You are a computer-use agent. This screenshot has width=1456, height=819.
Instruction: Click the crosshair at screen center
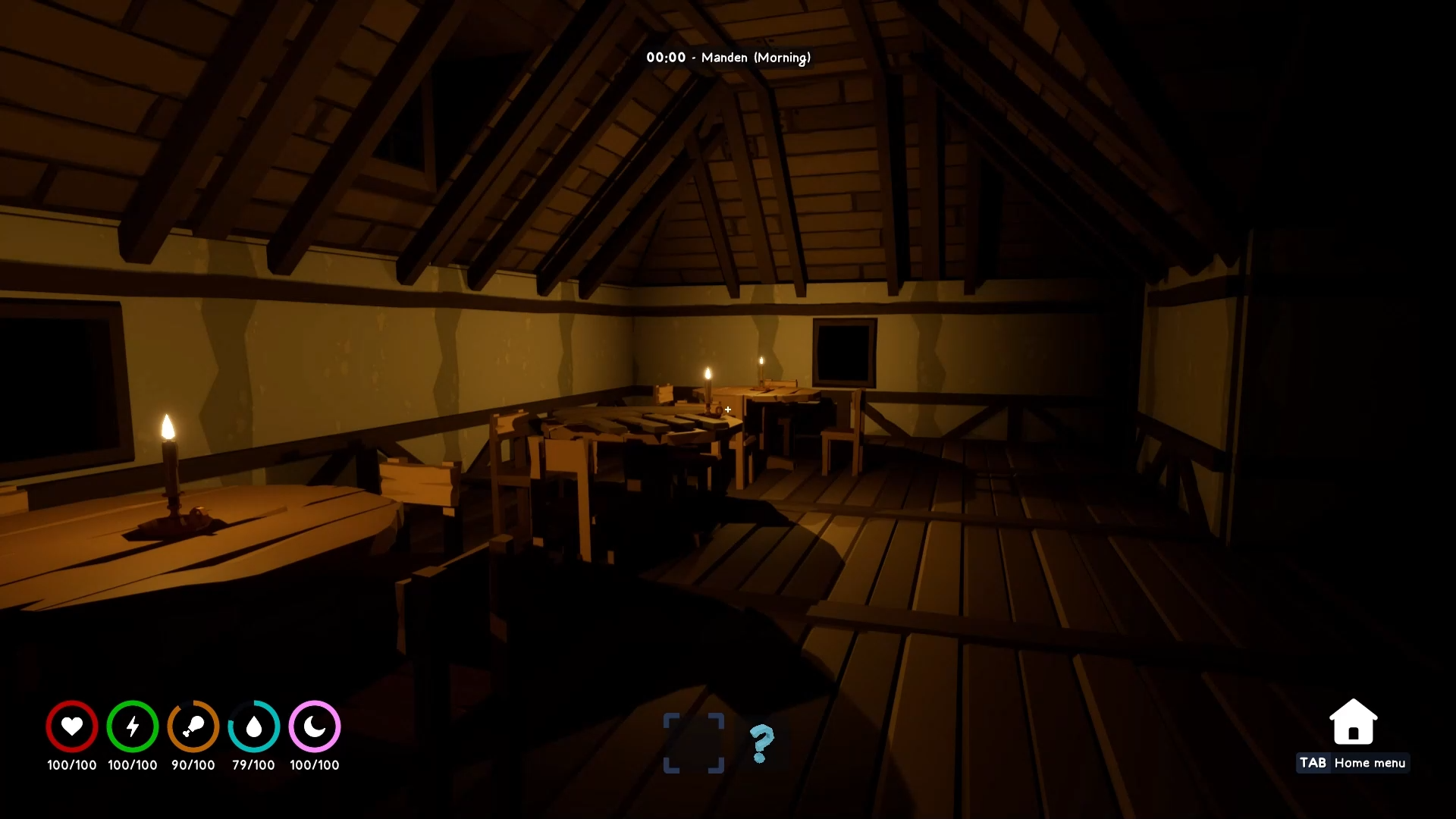728,409
